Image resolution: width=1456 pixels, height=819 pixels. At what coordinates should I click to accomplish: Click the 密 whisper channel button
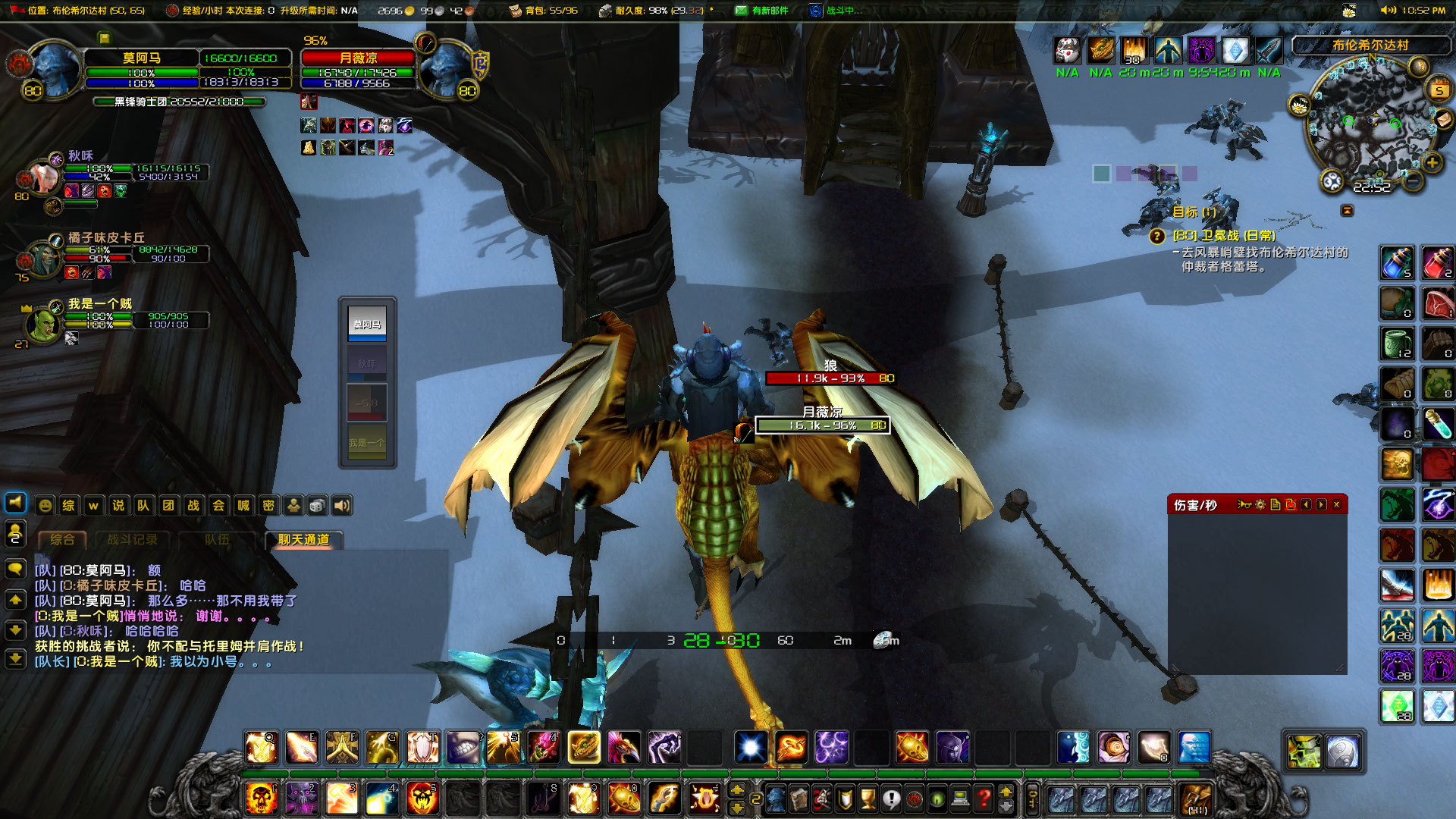coord(268,505)
